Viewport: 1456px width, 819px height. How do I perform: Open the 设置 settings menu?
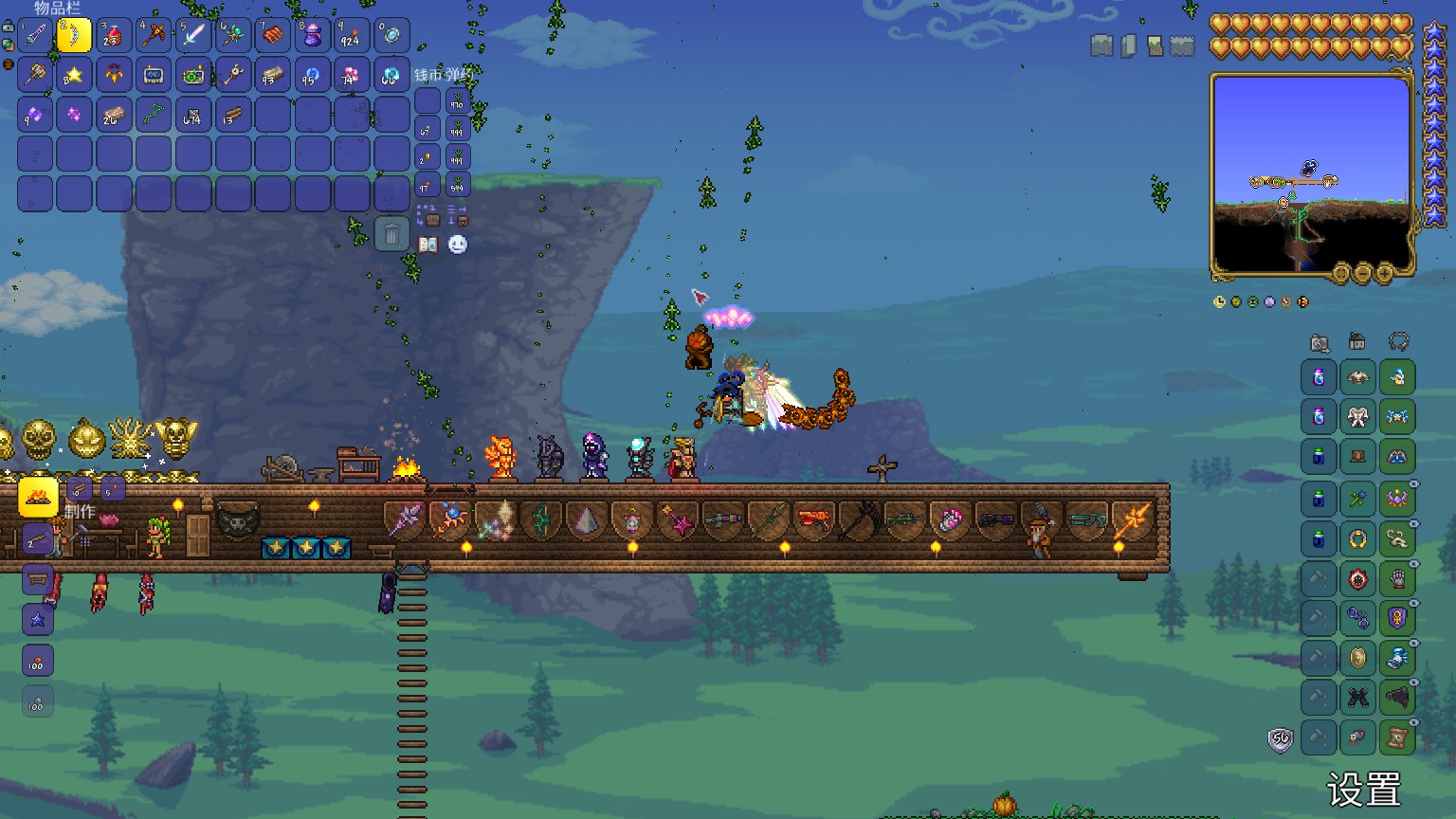pos(1363,790)
